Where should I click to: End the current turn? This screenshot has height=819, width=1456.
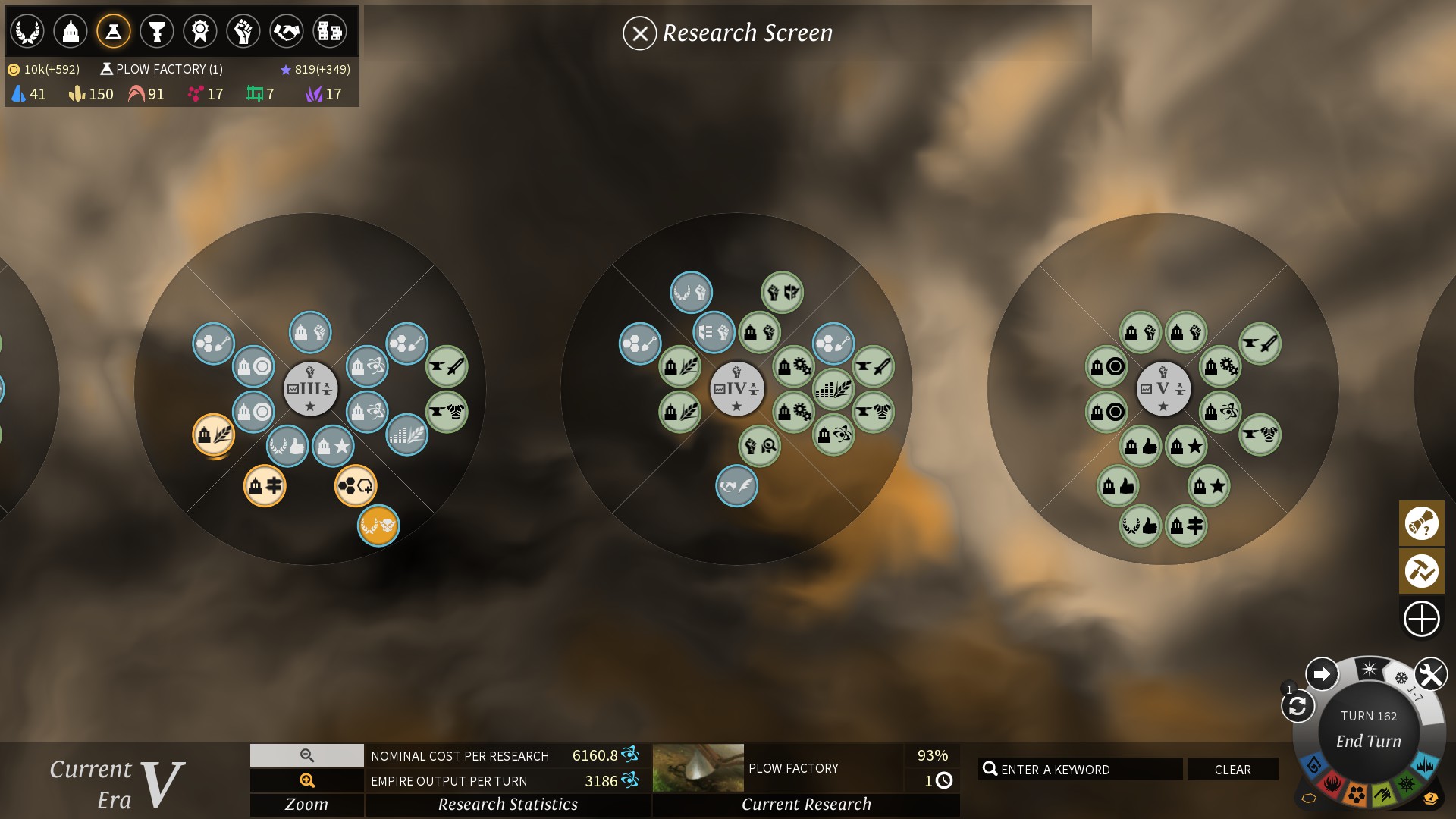(x=1368, y=741)
